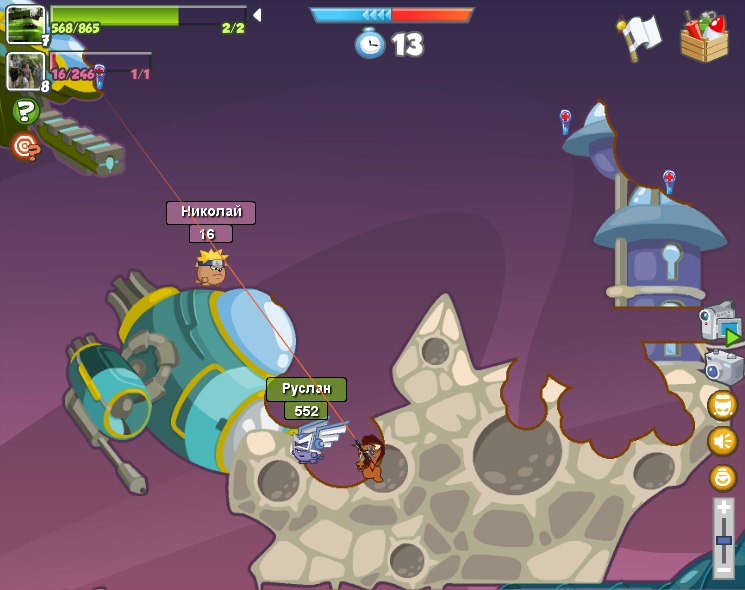
Task: Open the weapons crate inventory
Action: tap(704, 38)
